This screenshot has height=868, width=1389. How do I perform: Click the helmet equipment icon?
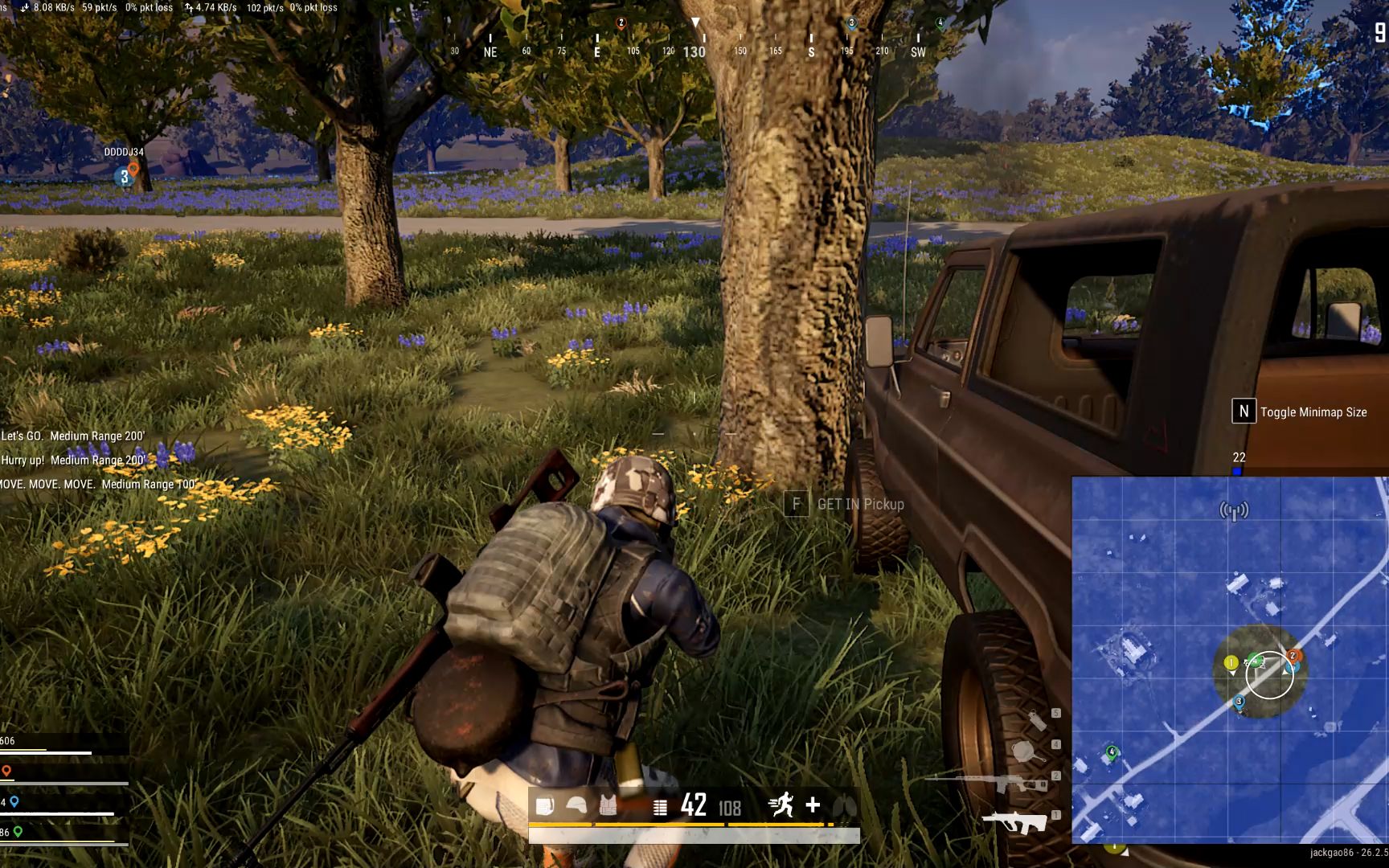click(x=576, y=805)
